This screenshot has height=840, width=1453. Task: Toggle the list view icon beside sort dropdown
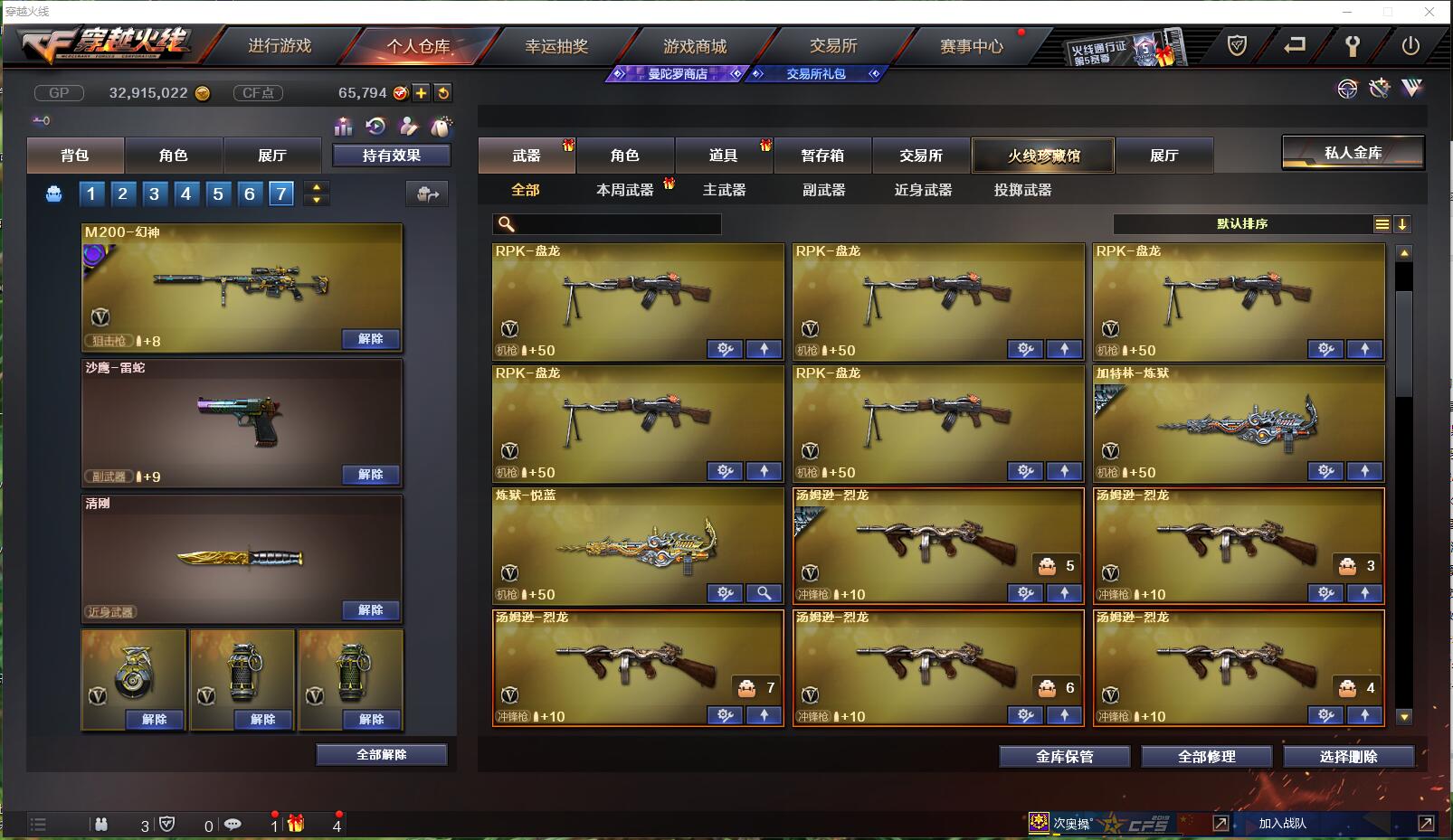[1382, 223]
